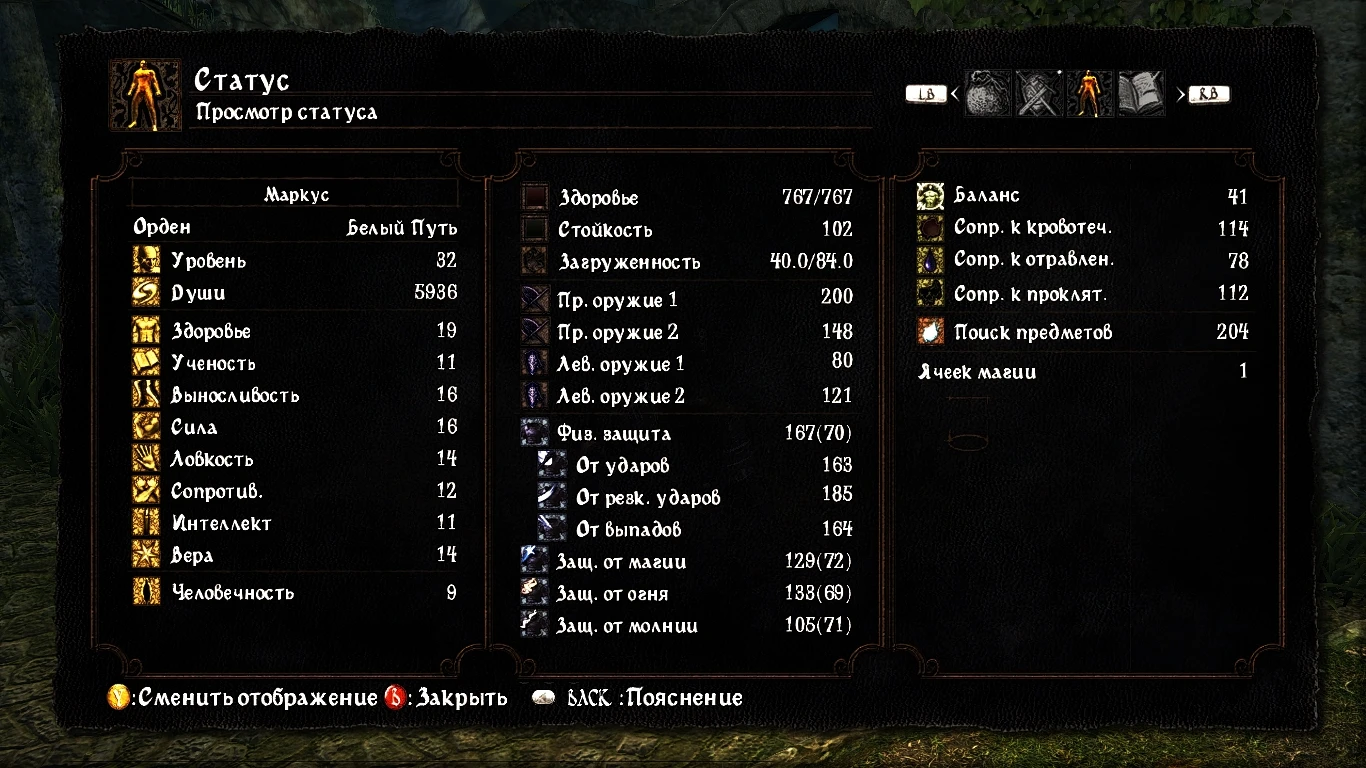The image size is (1366, 768).
Task: Switch to the inventory bag tab
Action: click(x=988, y=93)
